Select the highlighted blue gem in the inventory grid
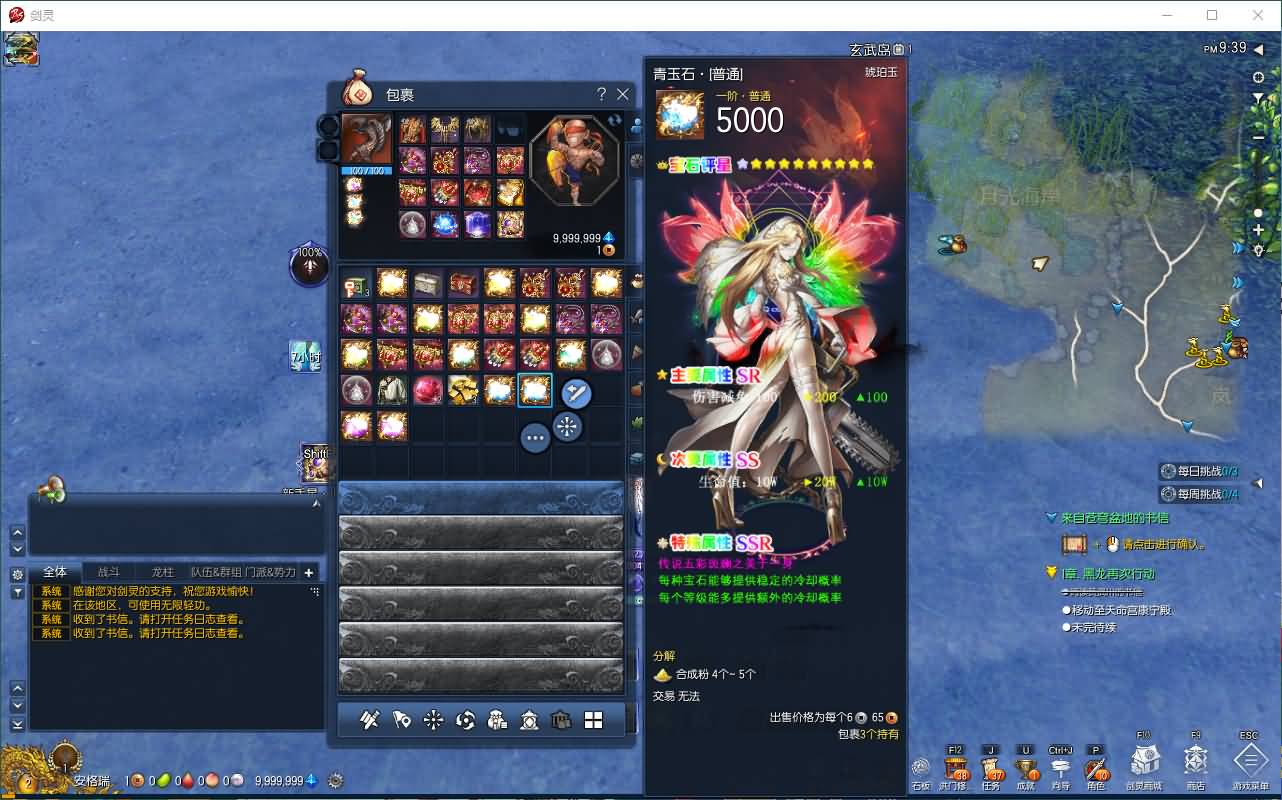The image size is (1282, 800). [535, 390]
